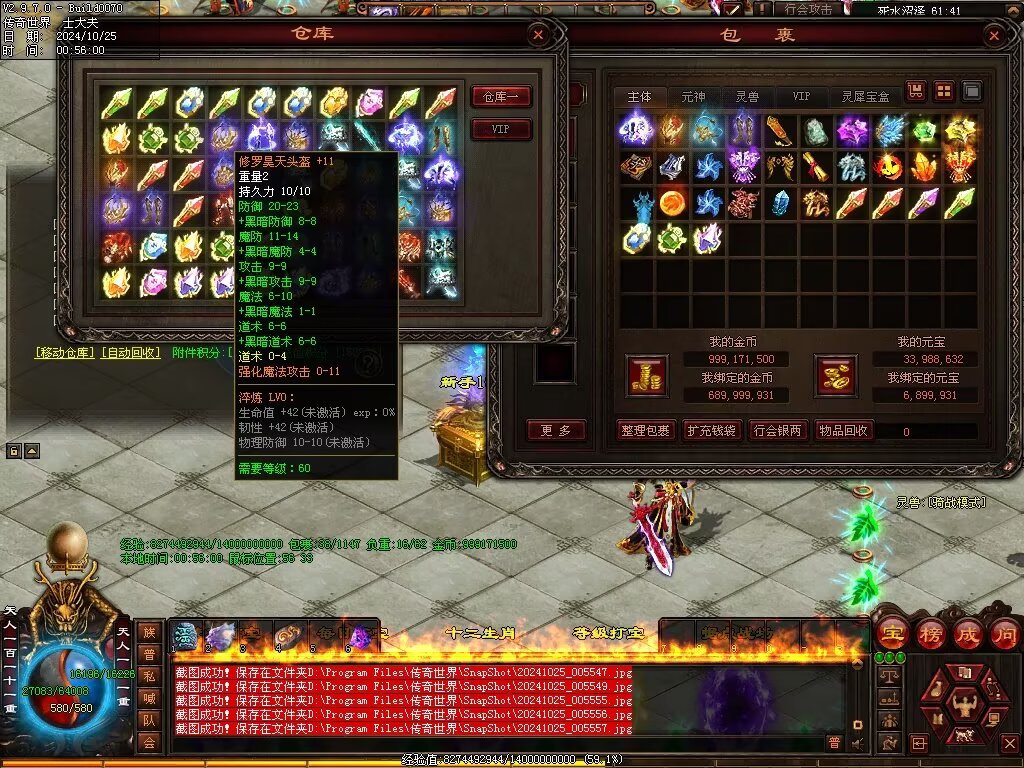Select the 仓库一 warehouse page button
The width and height of the screenshot is (1024, 768).
tap(500, 97)
